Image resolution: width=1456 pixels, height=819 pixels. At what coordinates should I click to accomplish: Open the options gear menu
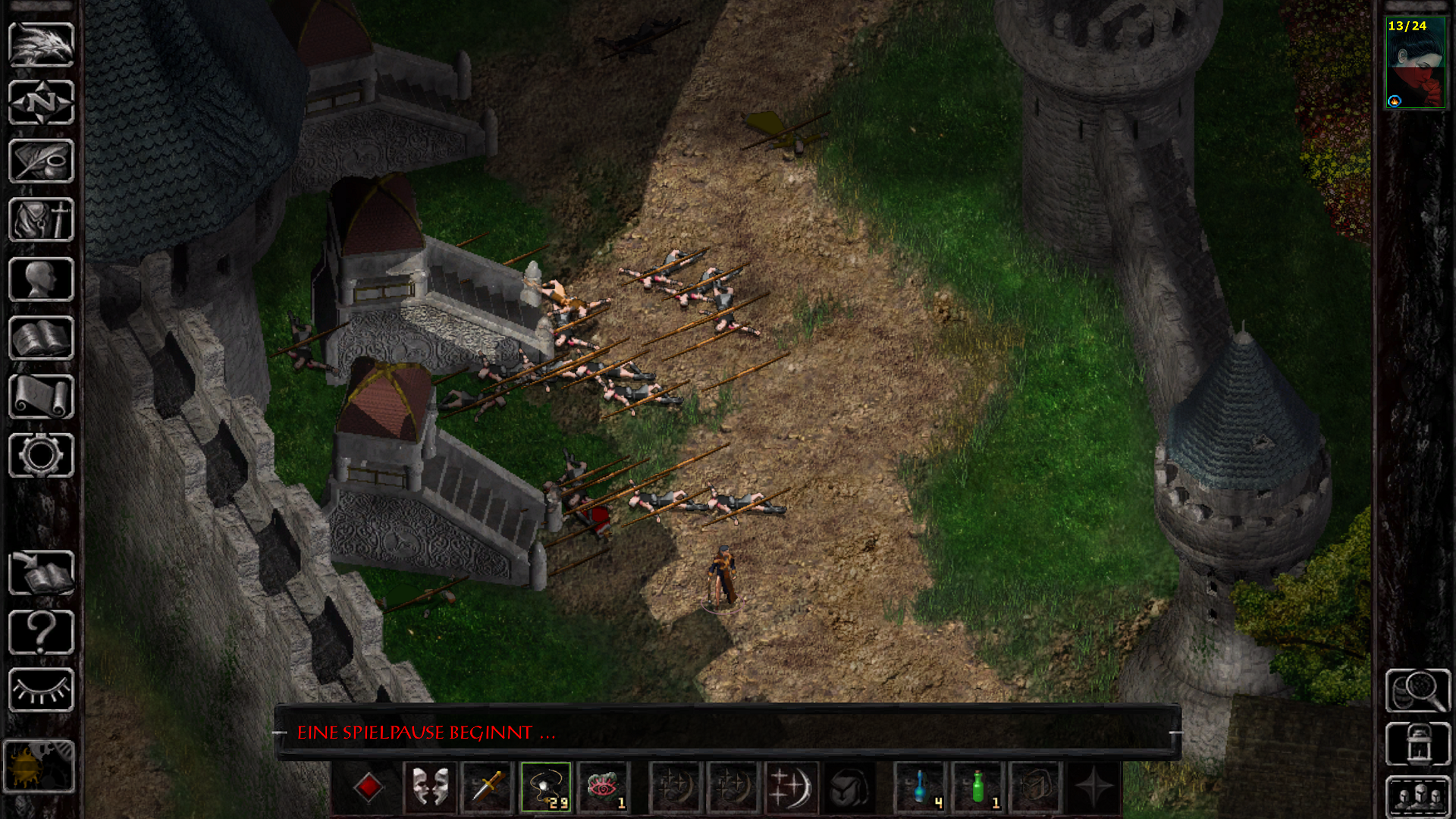[x=41, y=456]
